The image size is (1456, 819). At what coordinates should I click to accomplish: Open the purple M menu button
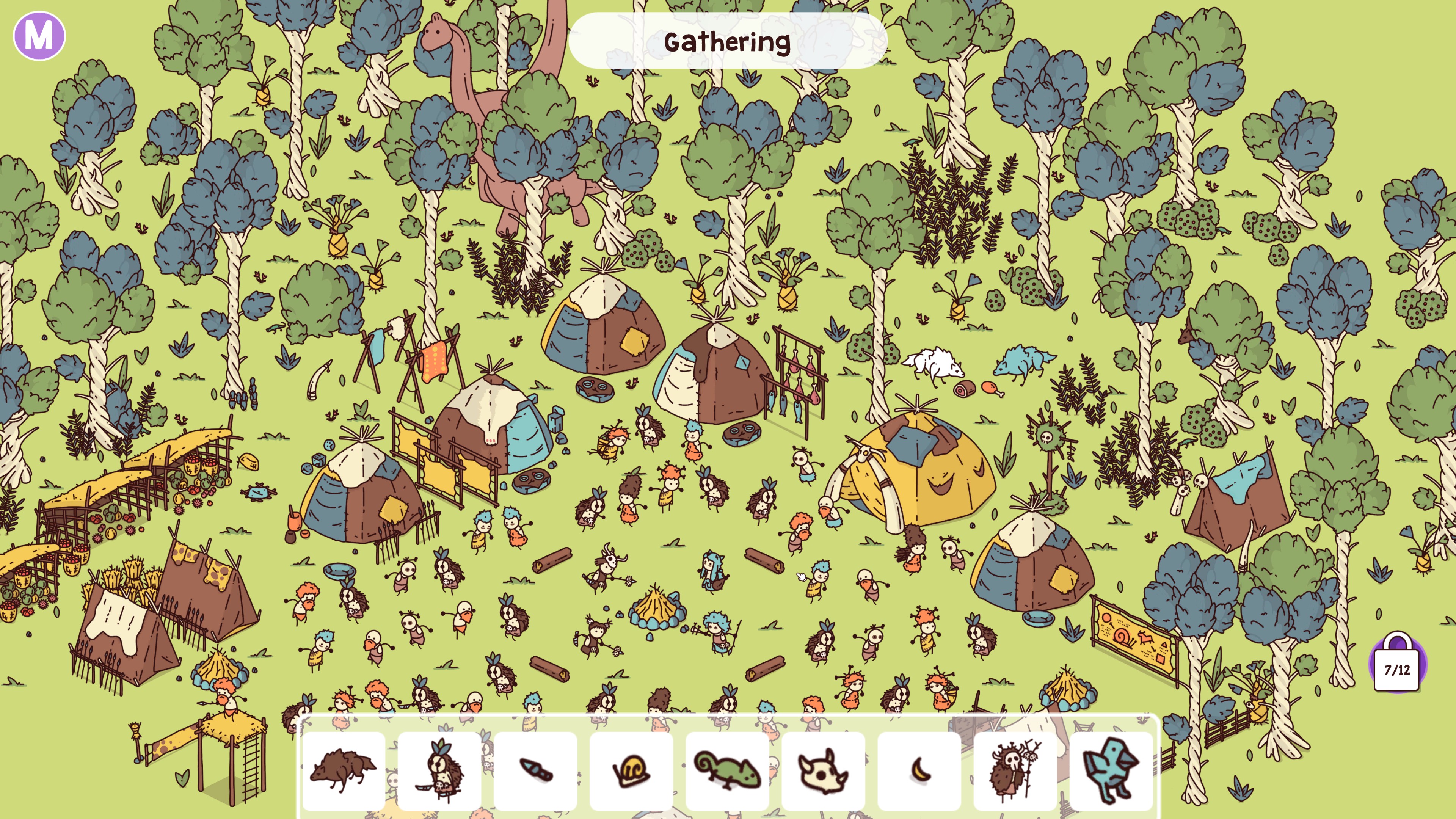tap(39, 36)
